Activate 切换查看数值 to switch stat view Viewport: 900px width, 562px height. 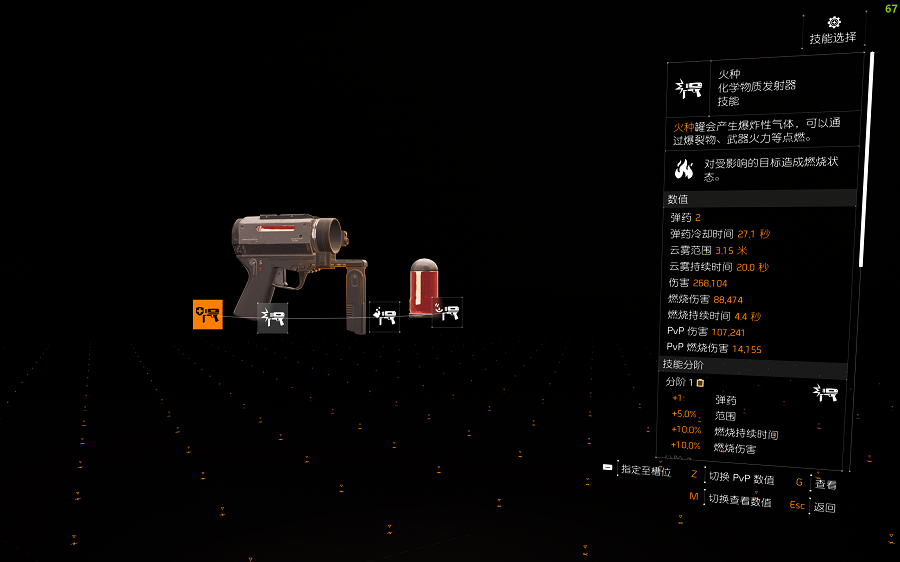pyautogui.click(x=739, y=500)
